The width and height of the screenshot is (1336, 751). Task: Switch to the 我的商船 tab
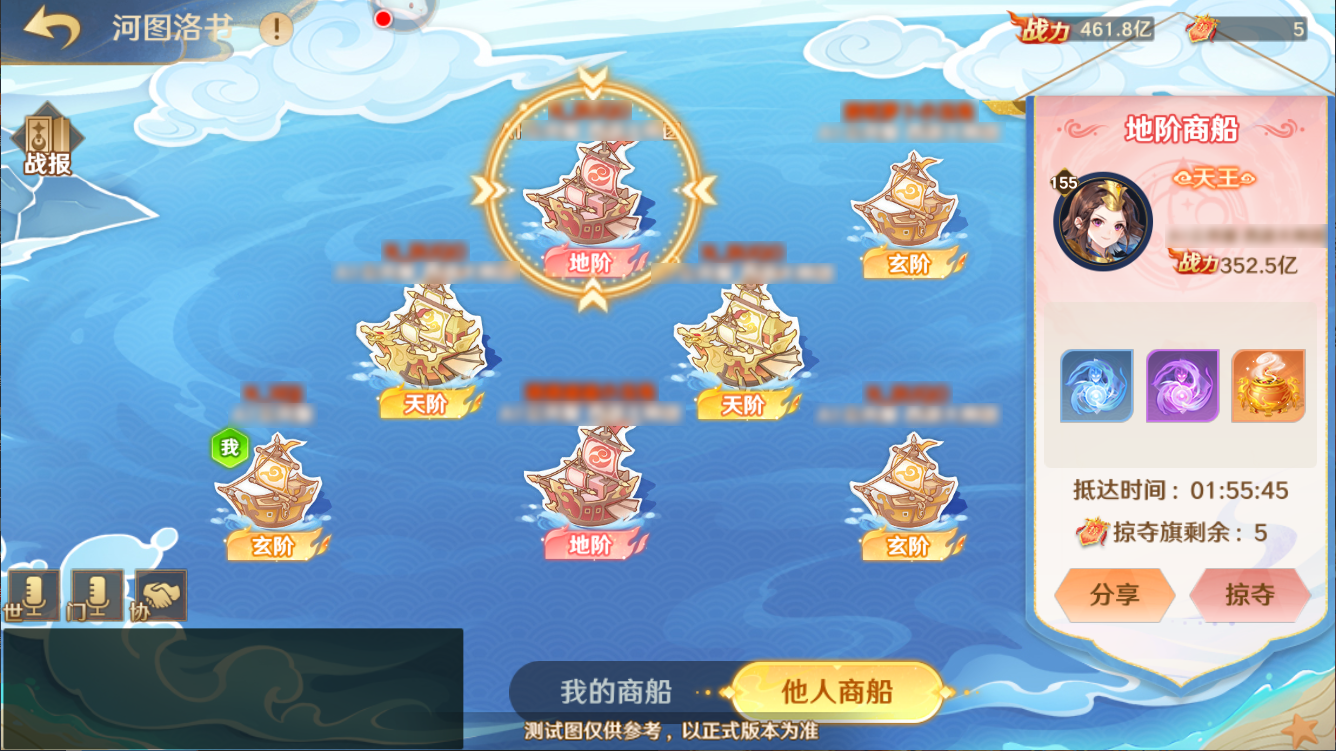pyautogui.click(x=615, y=691)
